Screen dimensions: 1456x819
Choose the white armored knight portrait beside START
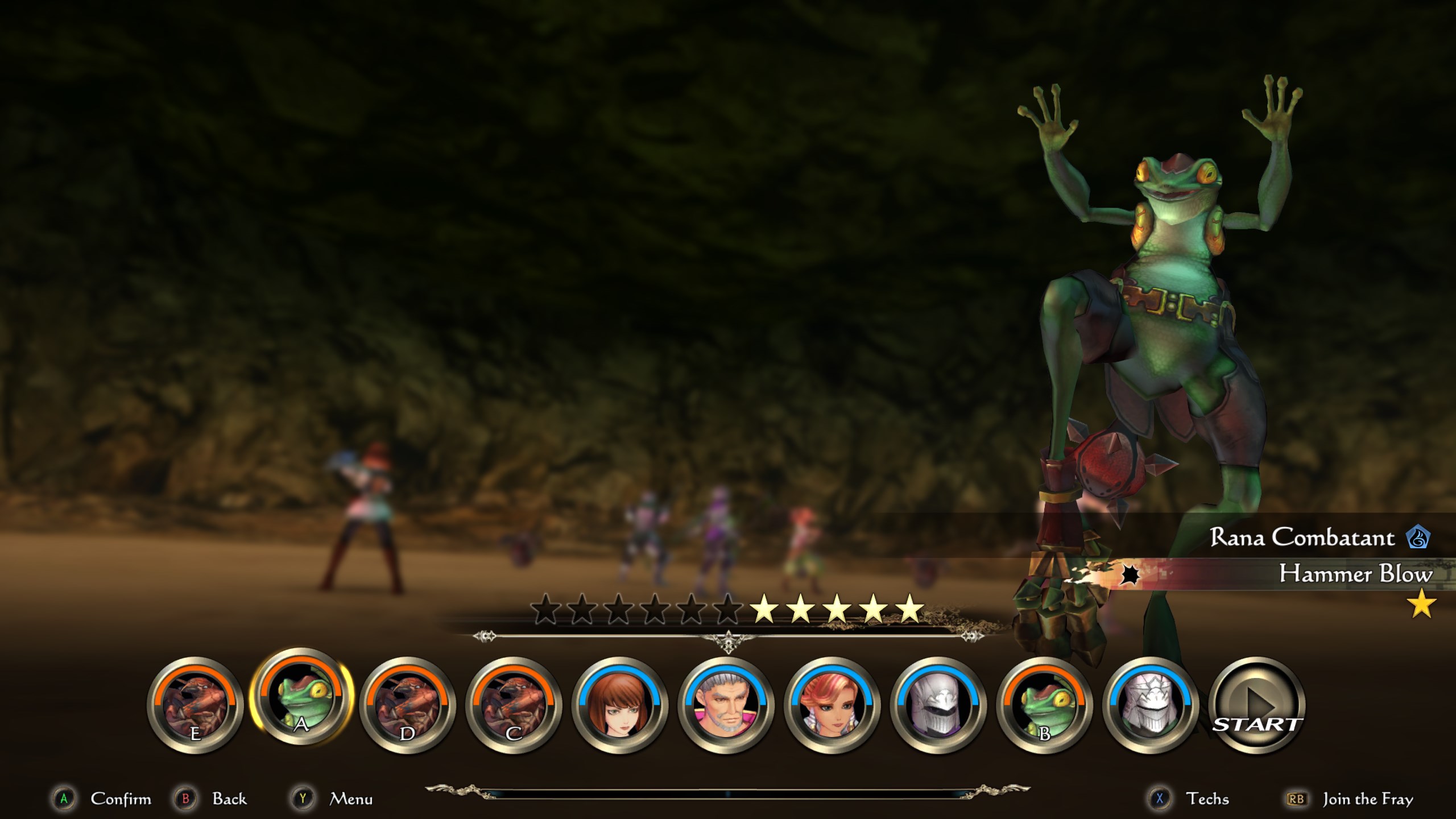tap(1150, 706)
